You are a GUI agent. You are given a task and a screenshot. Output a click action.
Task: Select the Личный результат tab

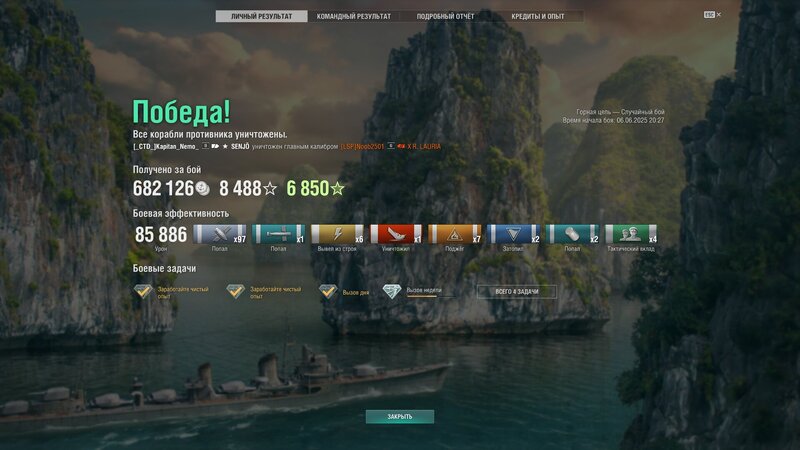261,17
